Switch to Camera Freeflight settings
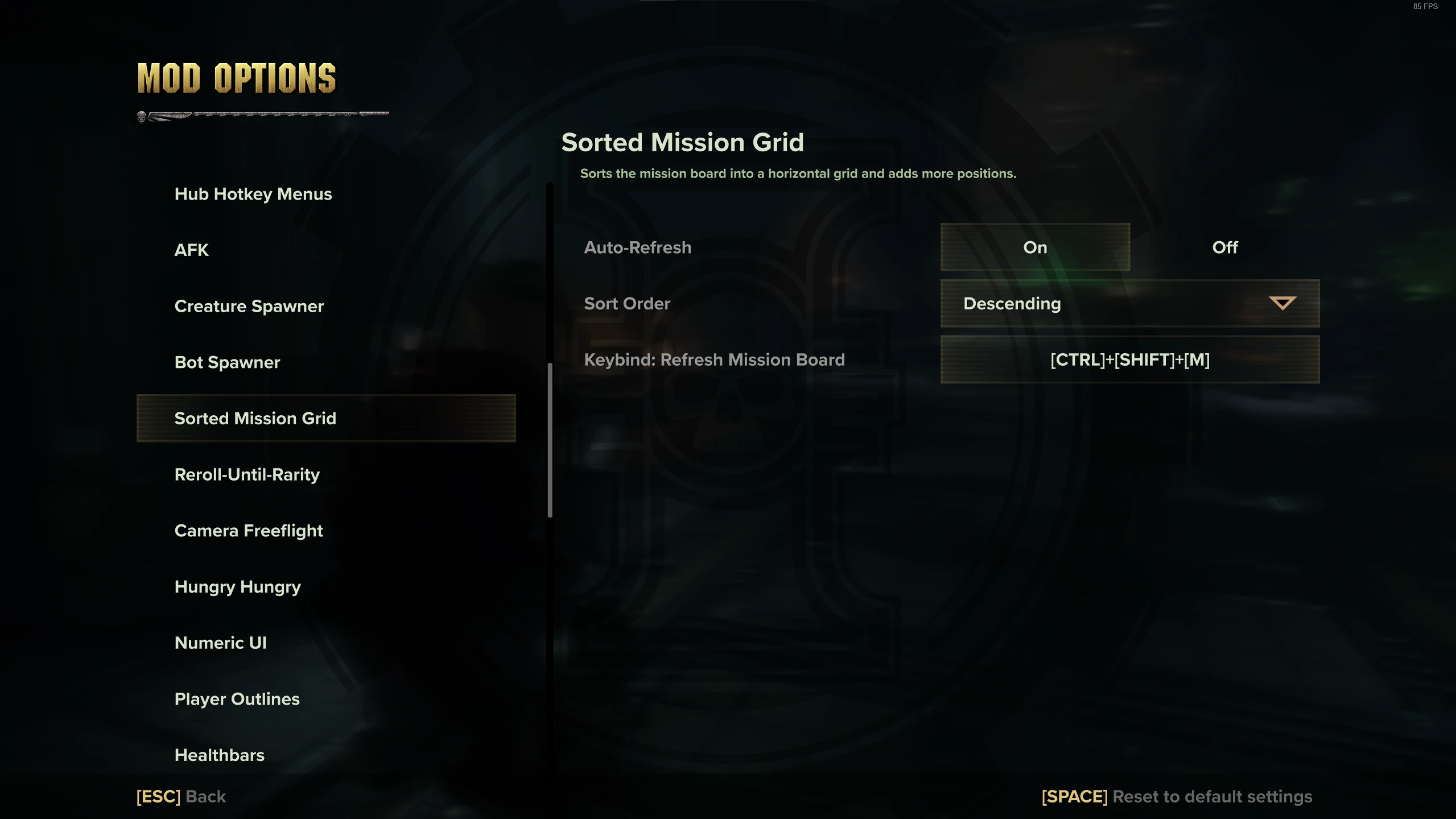 pyautogui.click(x=249, y=530)
